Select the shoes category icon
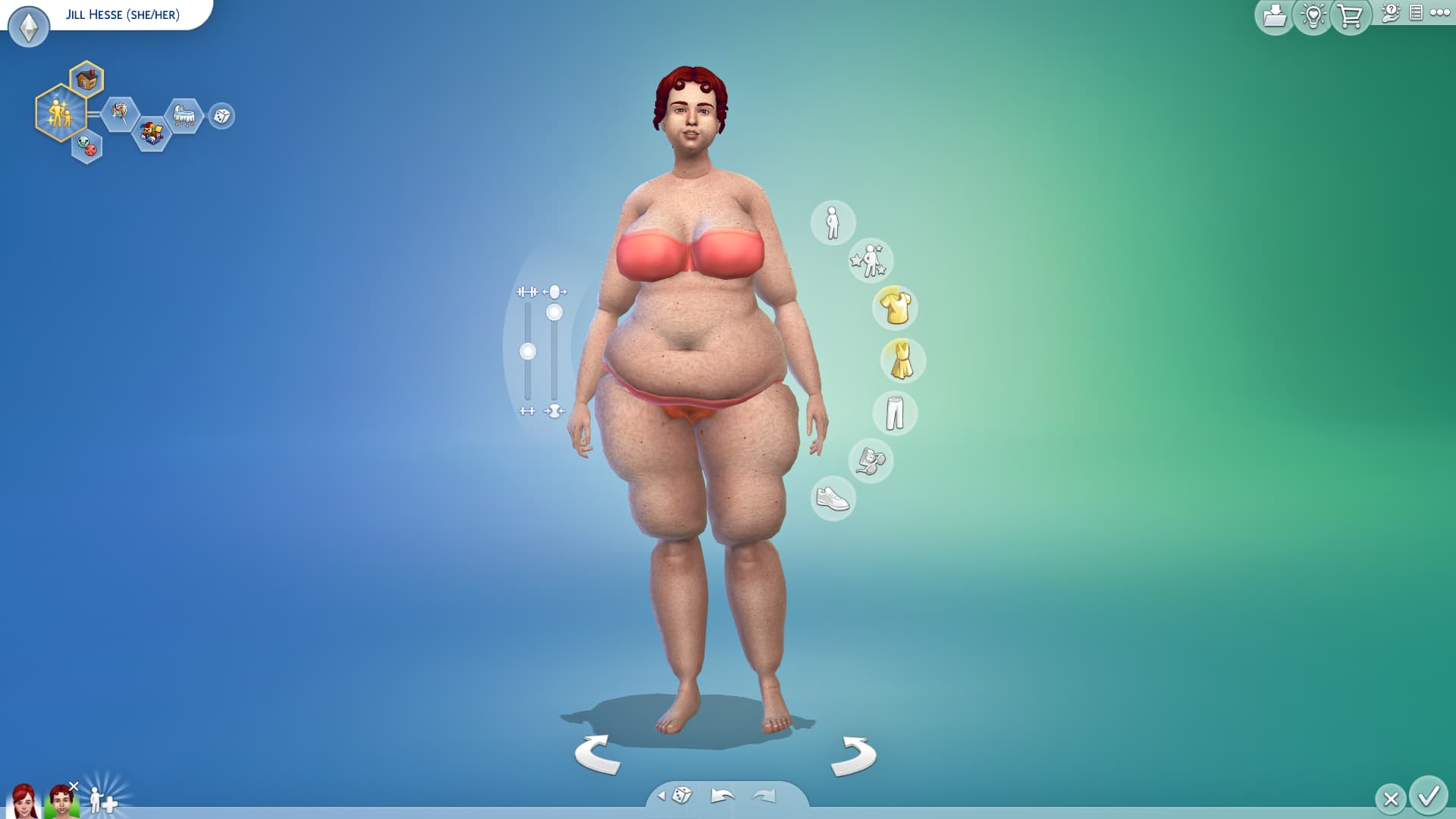1456x819 pixels. [x=833, y=498]
